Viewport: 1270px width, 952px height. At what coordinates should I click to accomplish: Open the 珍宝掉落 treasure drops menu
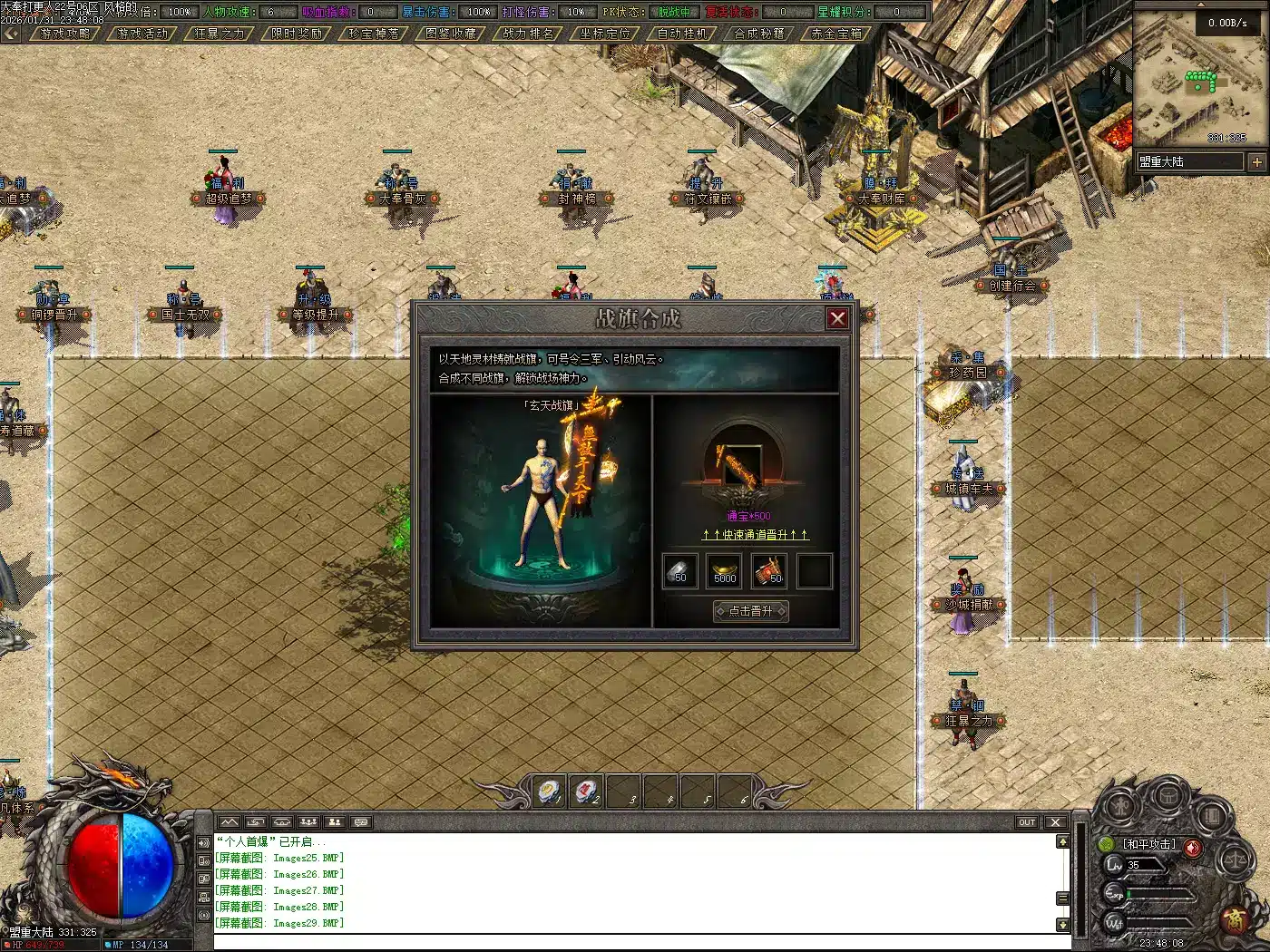tap(374, 34)
